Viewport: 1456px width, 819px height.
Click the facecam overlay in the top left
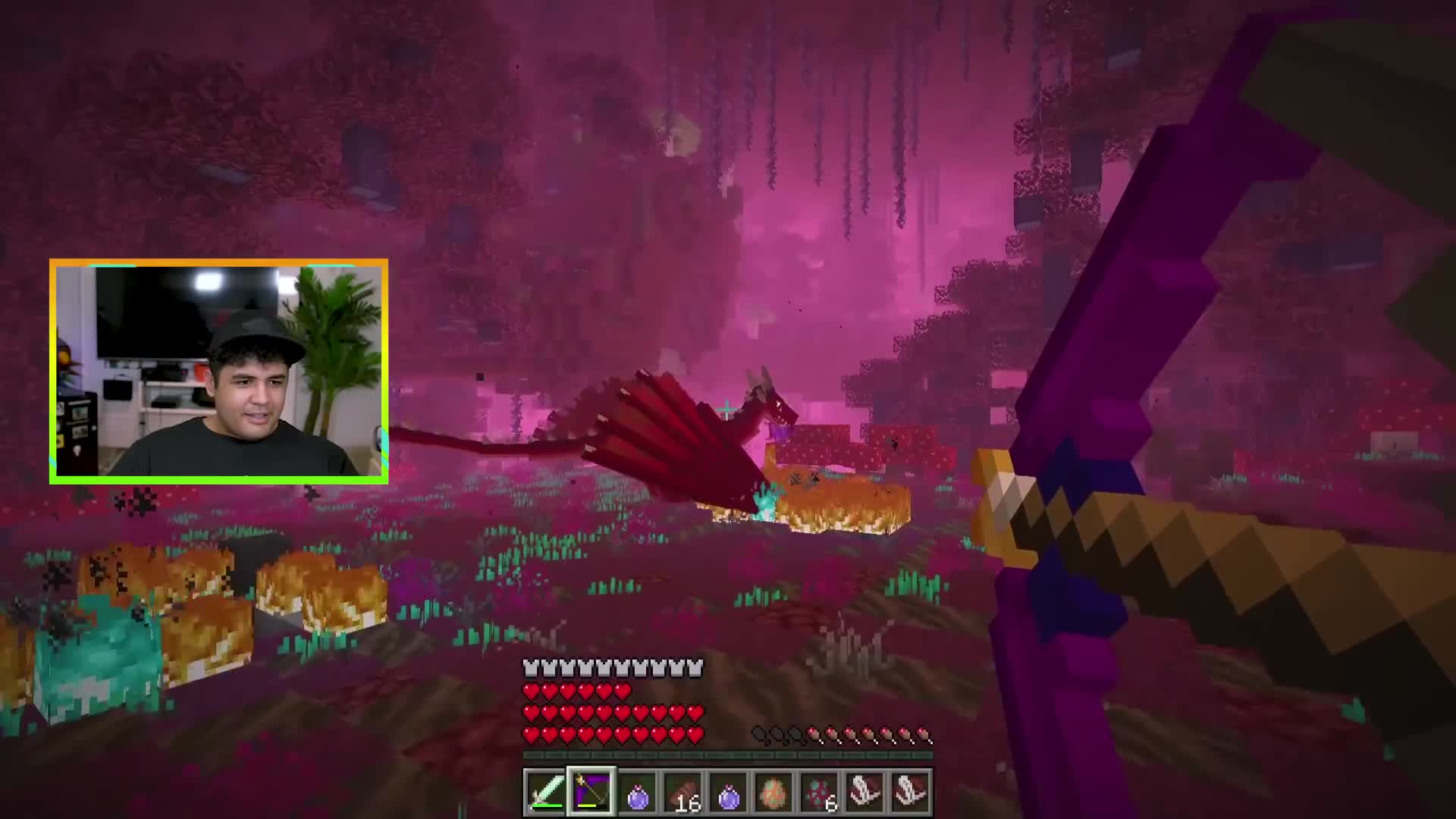[x=219, y=371]
